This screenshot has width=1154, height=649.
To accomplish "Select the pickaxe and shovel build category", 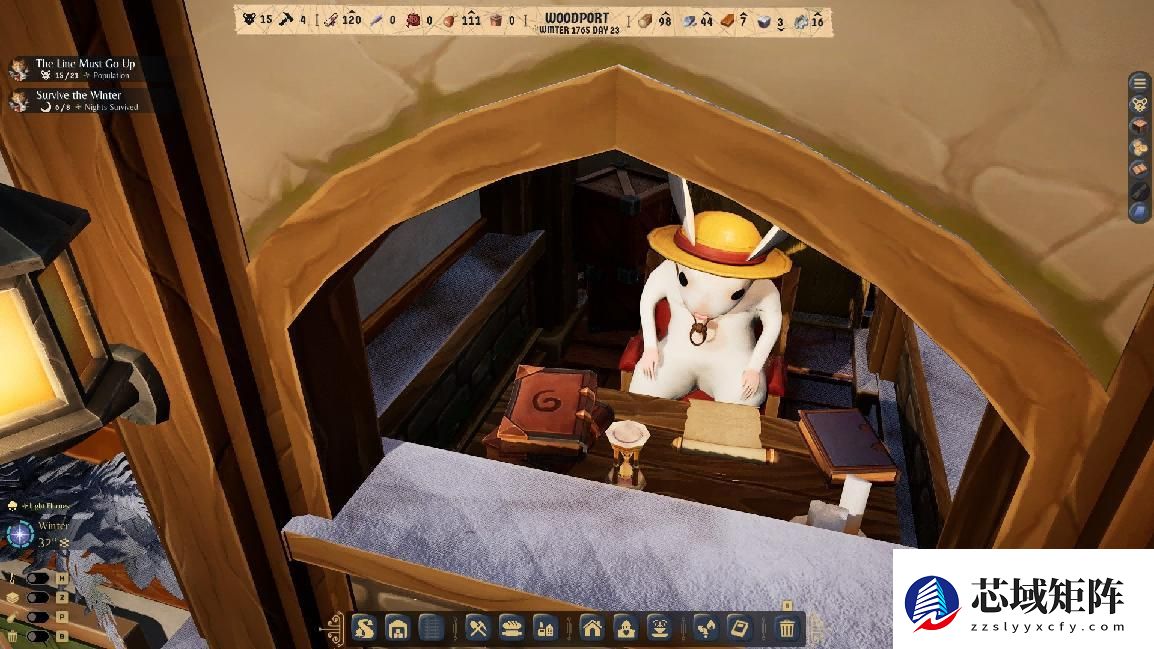I will pyautogui.click(x=477, y=628).
